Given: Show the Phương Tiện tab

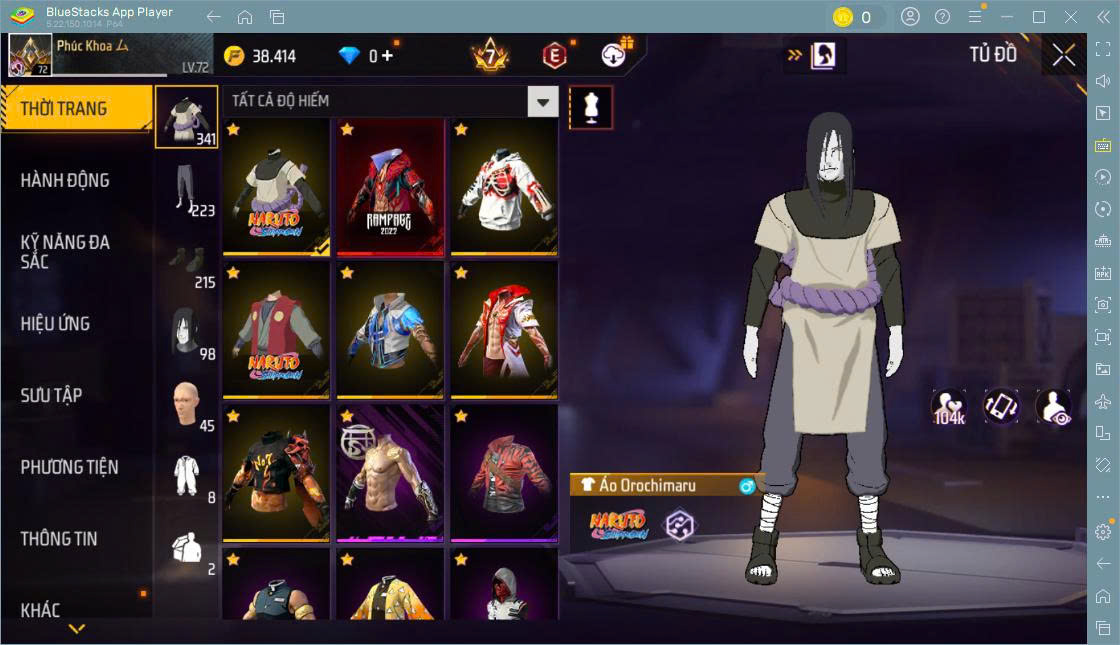Looking at the screenshot, I should pos(69,467).
